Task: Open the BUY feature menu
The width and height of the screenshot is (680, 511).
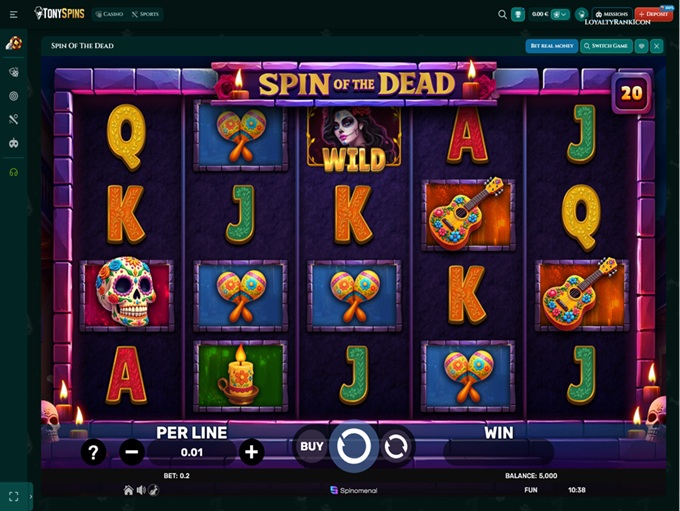Action: [312, 446]
